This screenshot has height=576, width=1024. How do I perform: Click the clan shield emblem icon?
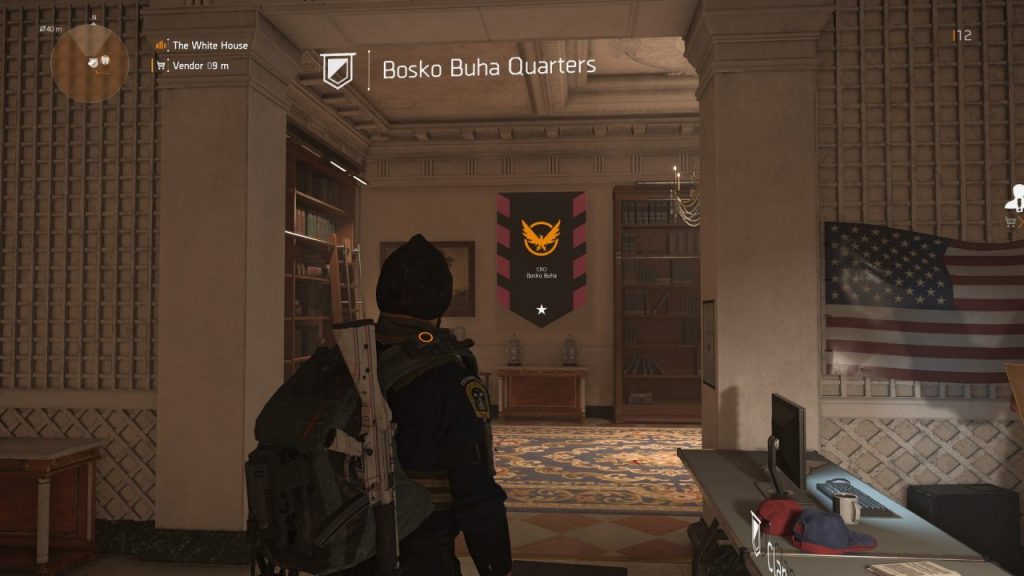coord(338,69)
